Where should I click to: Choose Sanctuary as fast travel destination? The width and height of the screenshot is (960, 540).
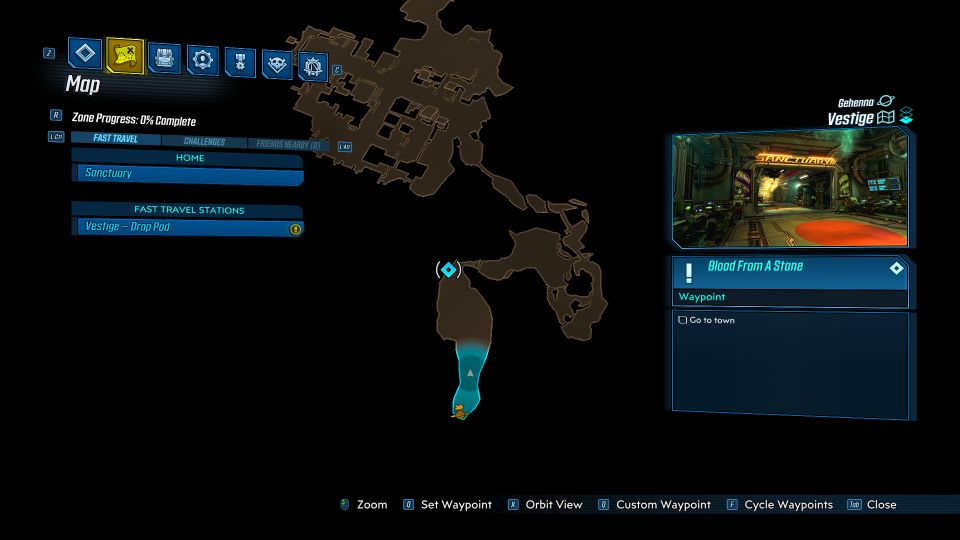[x=188, y=174]
